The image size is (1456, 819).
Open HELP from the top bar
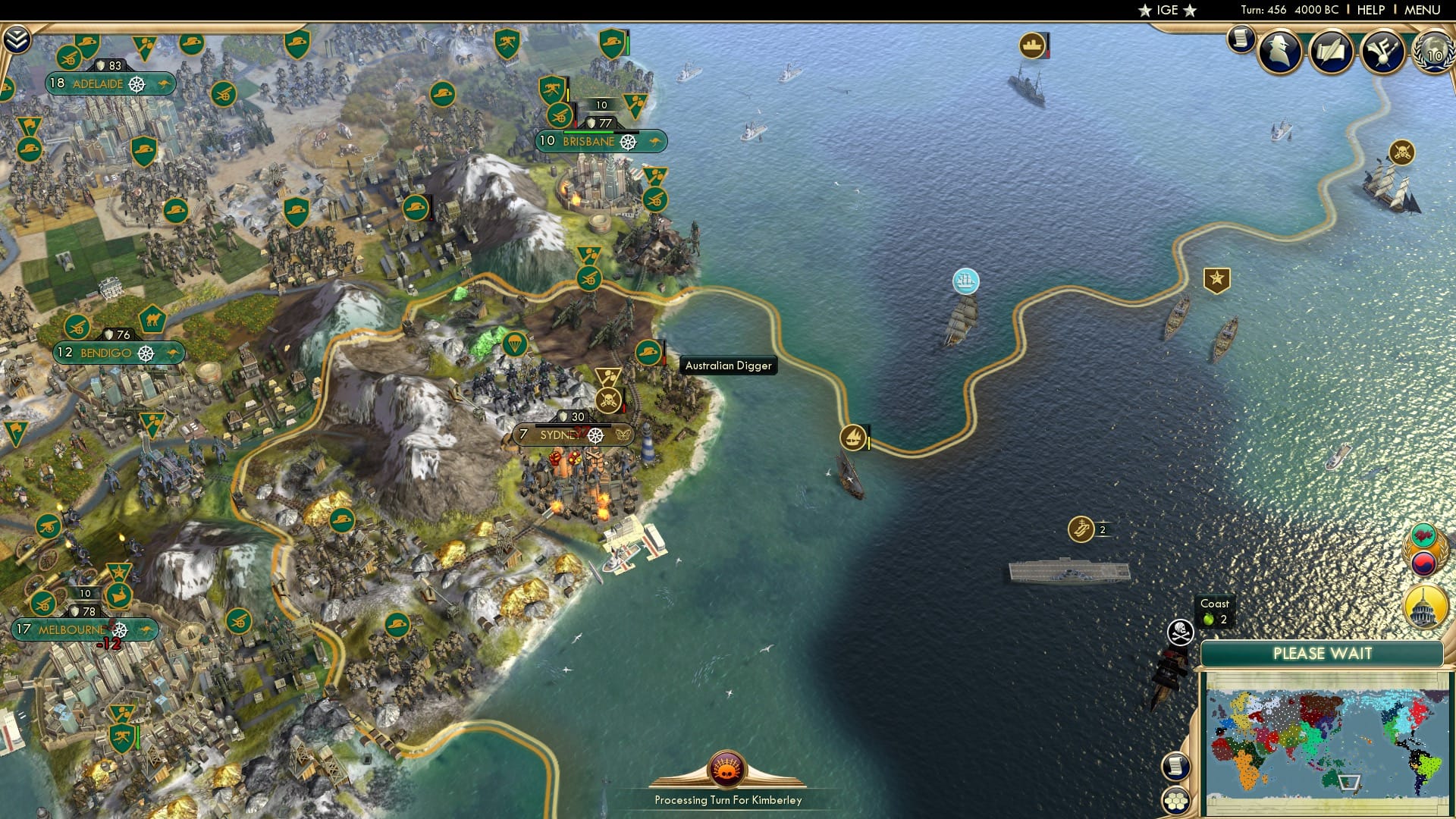coord(1371,10)
